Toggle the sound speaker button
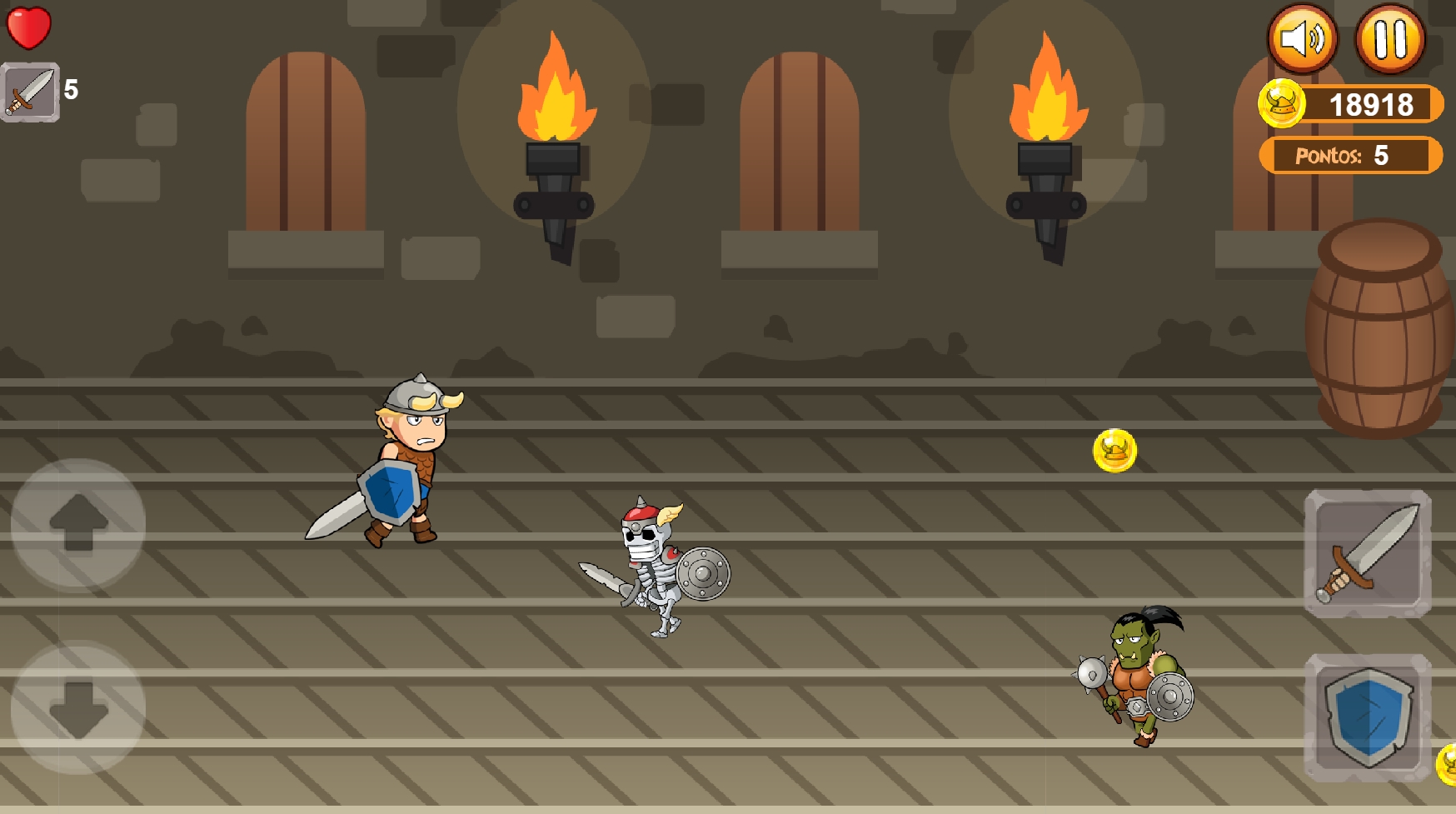Viewport: 1456px width, 814px height. 1303,39
